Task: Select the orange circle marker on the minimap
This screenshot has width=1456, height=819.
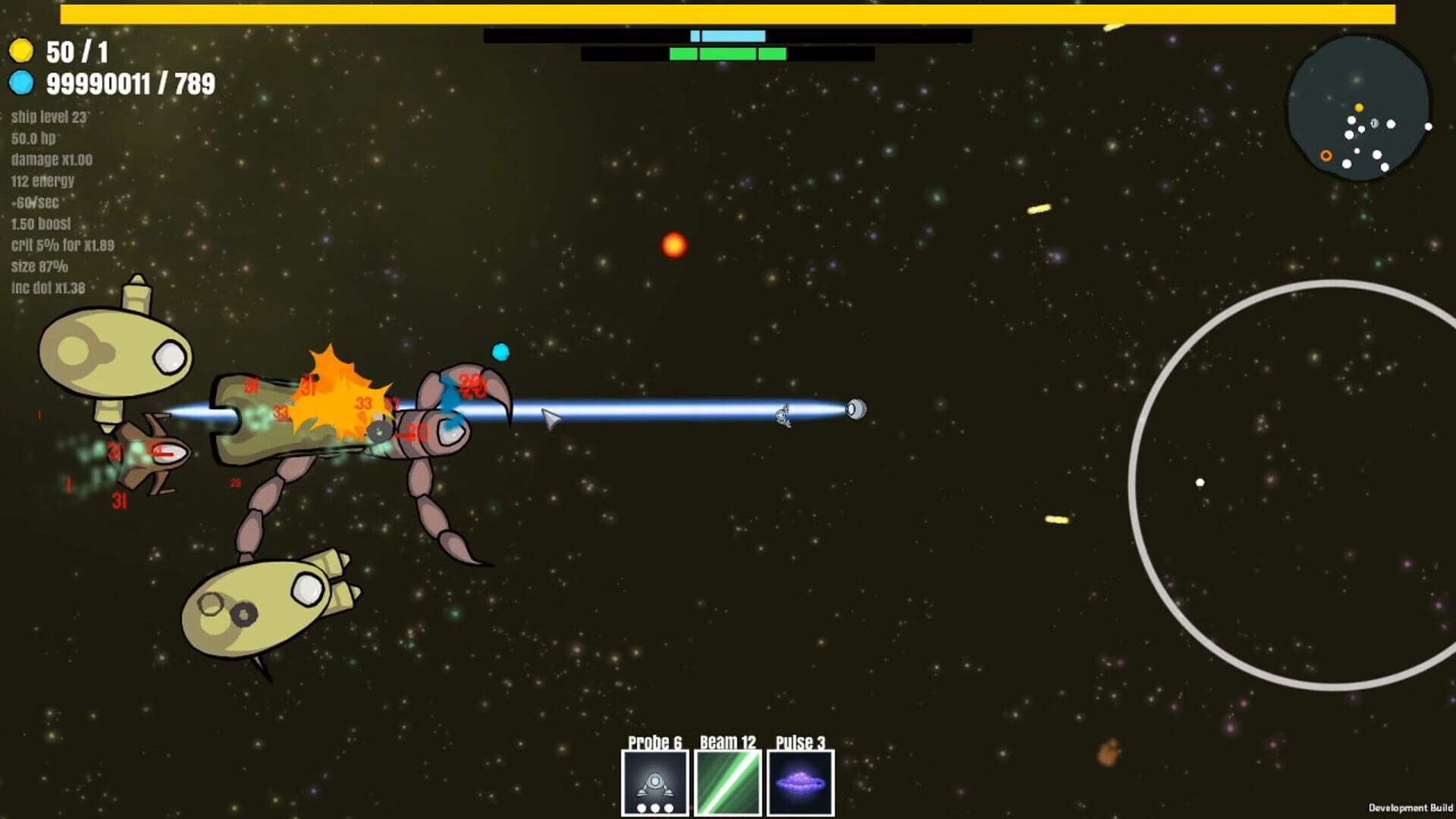Action: pyautogui.click(x=1326, y=155)
